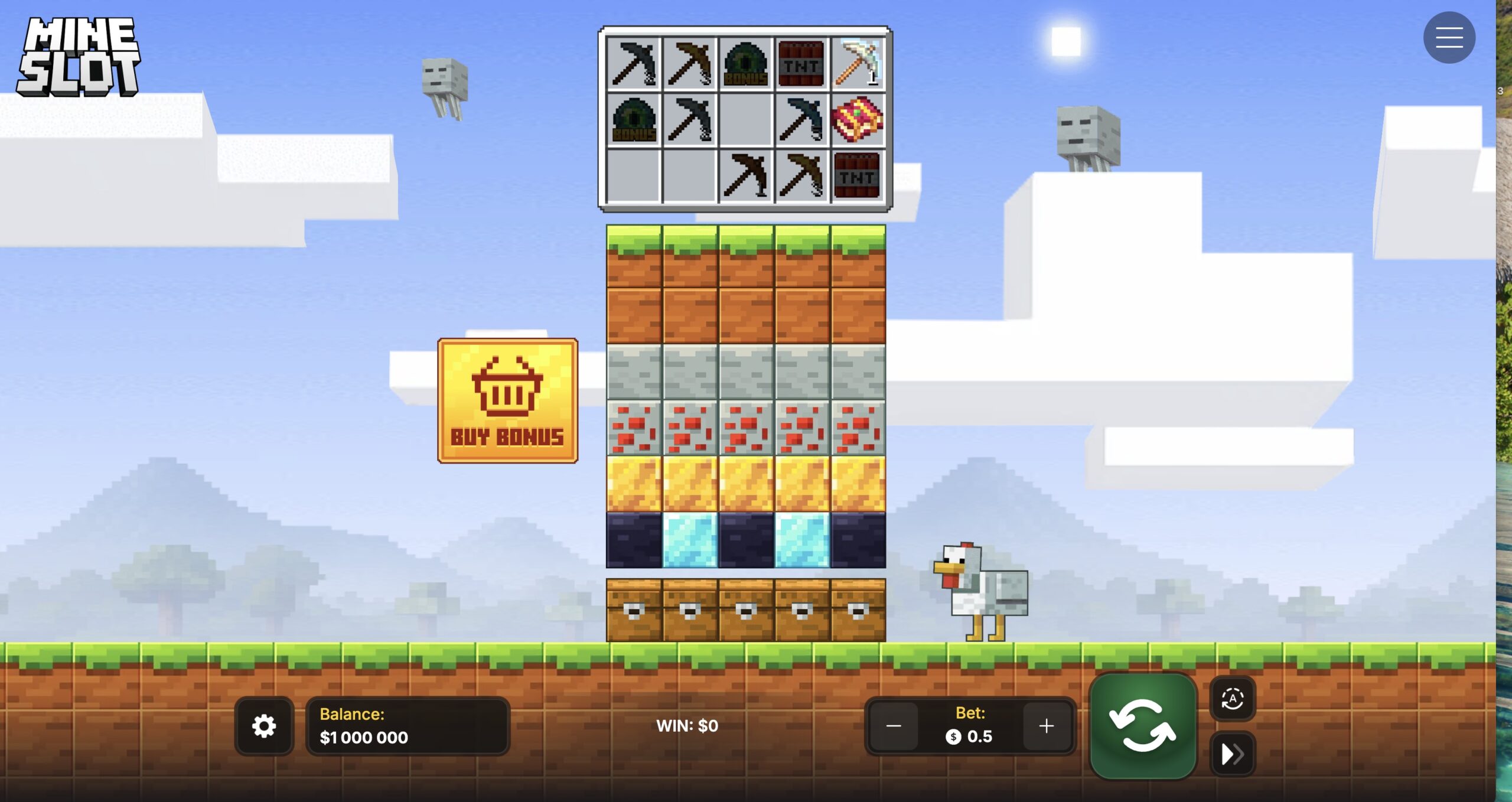Click the settings gear icon
Viewport: 1512px width, 802px height.
263,726
